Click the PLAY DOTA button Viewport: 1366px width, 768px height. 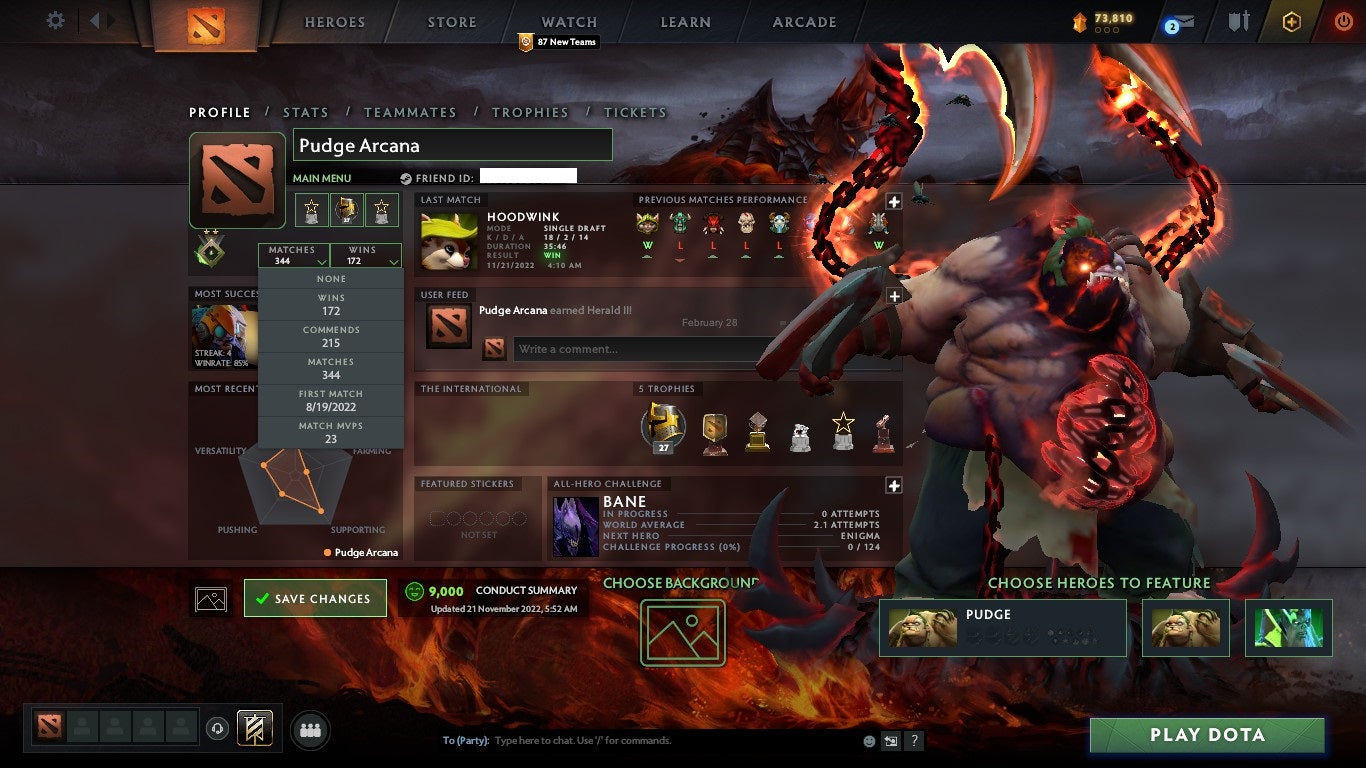[x=1208, y=735]
